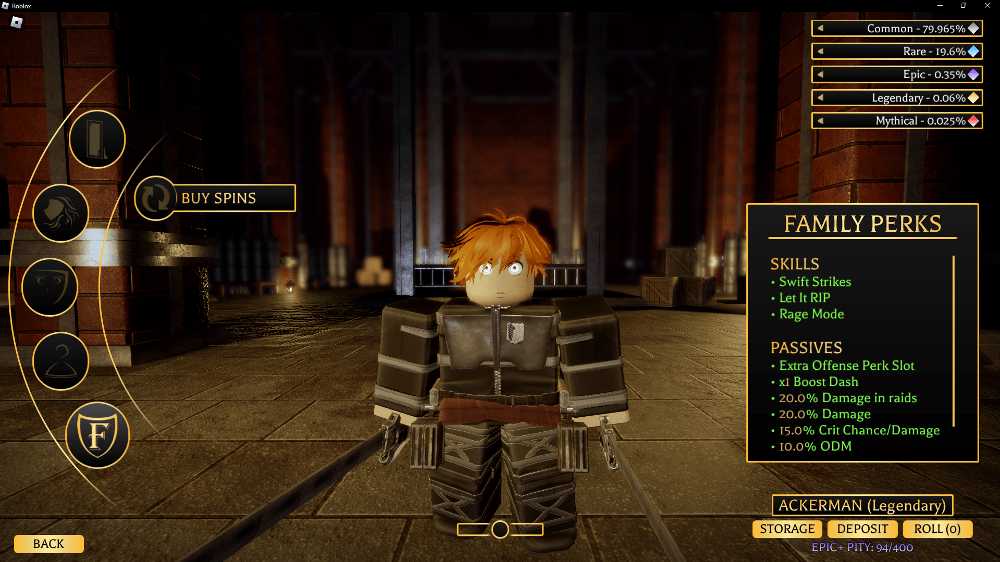This screenshot has height=562, width=1000.
Task: Deposit the current family
Action: [862, 529]
